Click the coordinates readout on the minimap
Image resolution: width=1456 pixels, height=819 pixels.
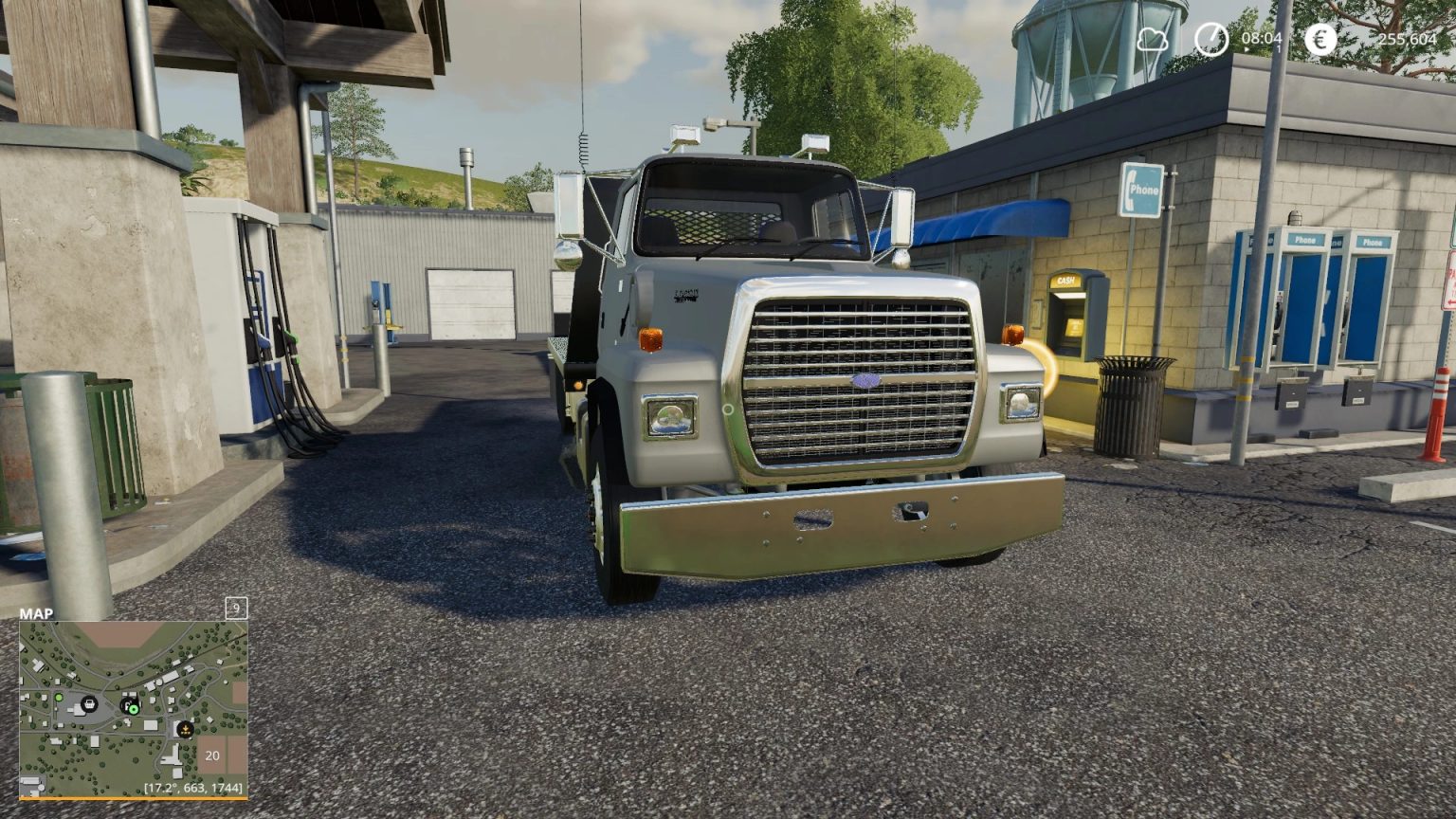[193, 786]
